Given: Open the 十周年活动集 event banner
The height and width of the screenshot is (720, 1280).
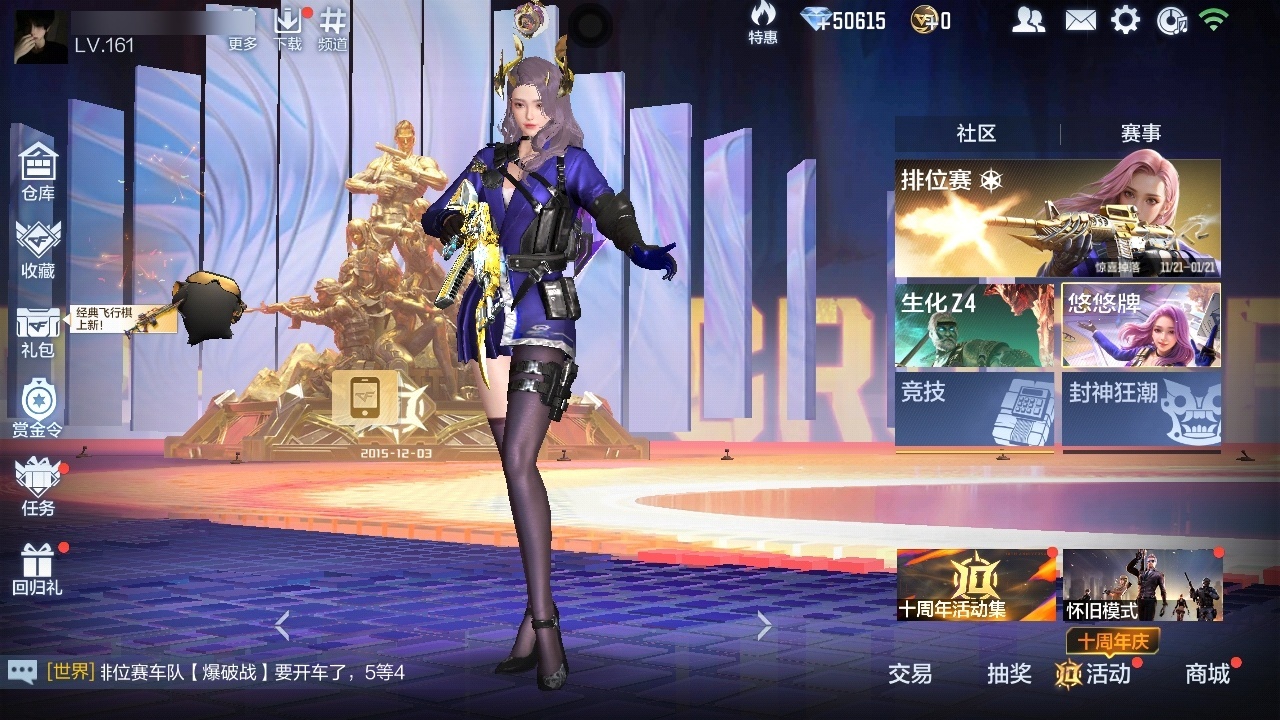Looking at the screenshot, I should click(x=976, y=585).
